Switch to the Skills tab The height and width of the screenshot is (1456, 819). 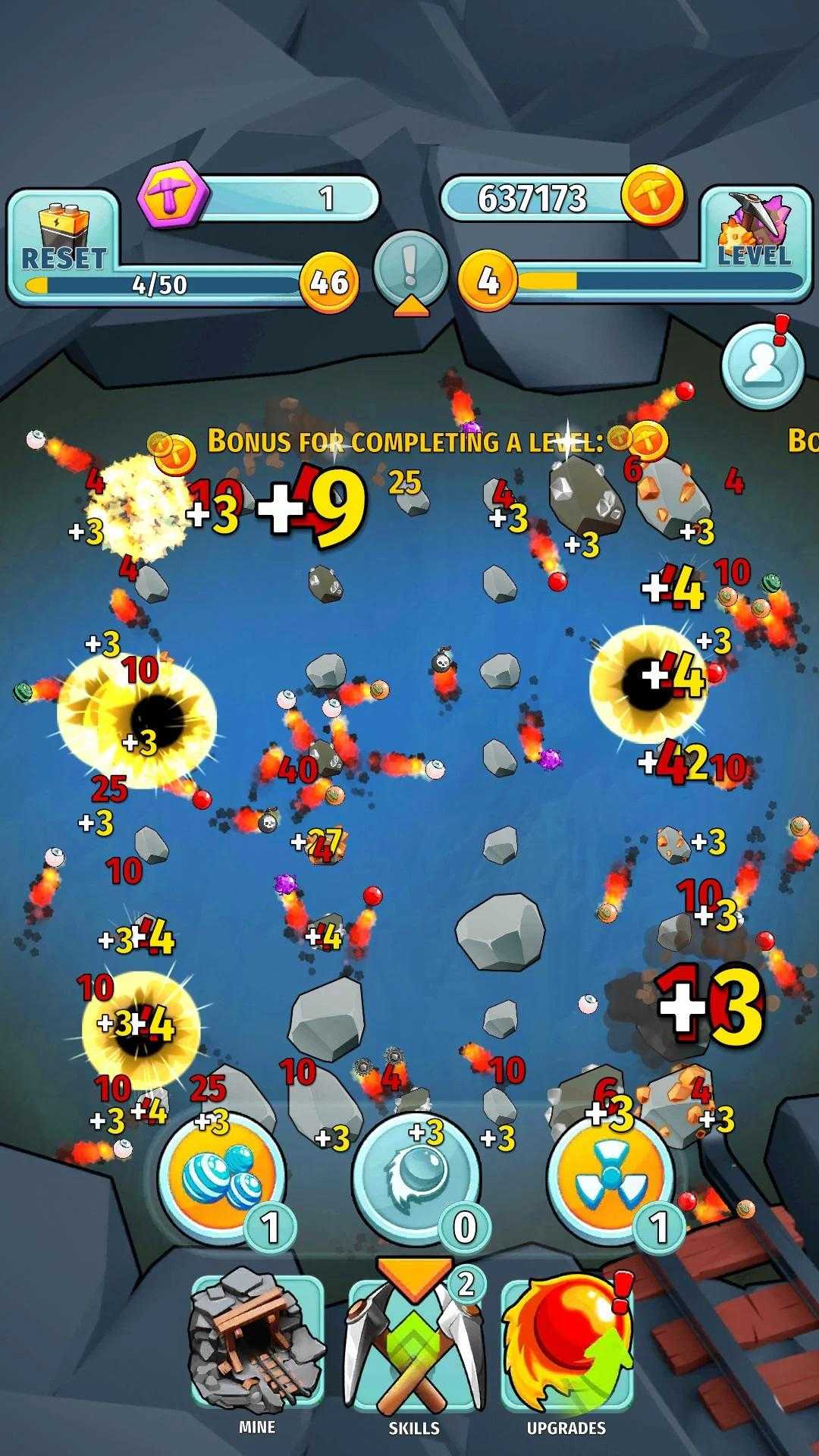click(414, 1346)
